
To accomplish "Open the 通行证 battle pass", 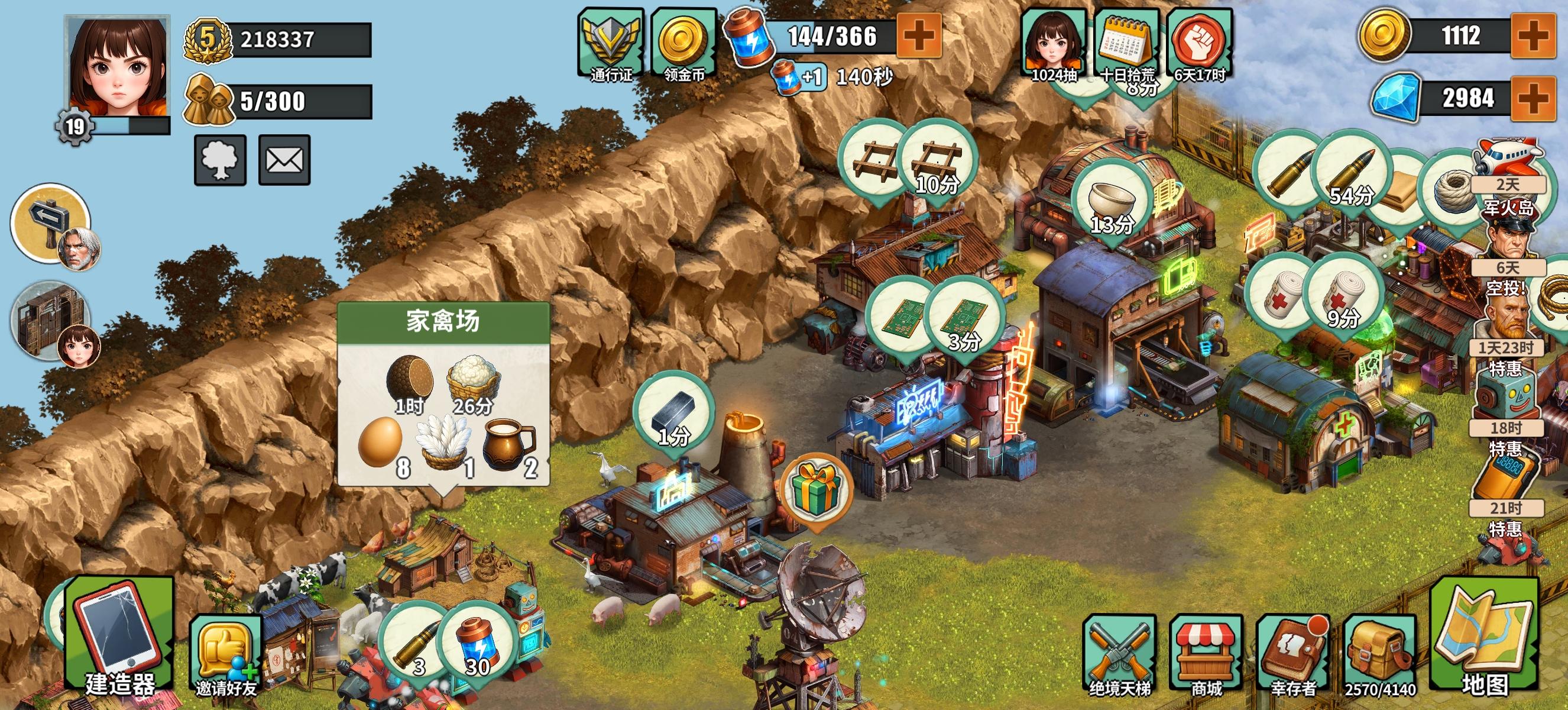I will (x=611, y=44).
